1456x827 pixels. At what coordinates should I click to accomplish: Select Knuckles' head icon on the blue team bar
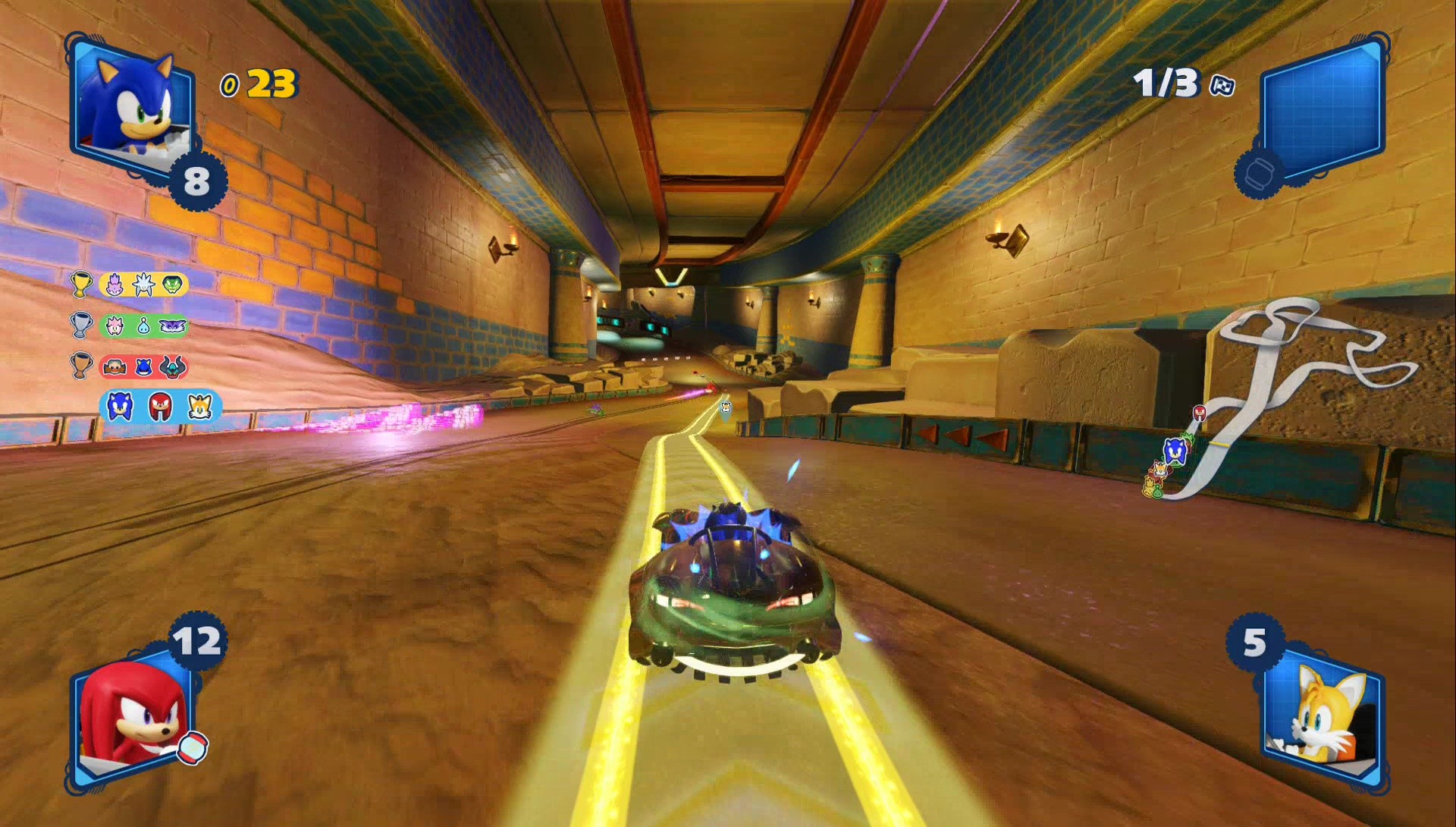tap(161, 405)
